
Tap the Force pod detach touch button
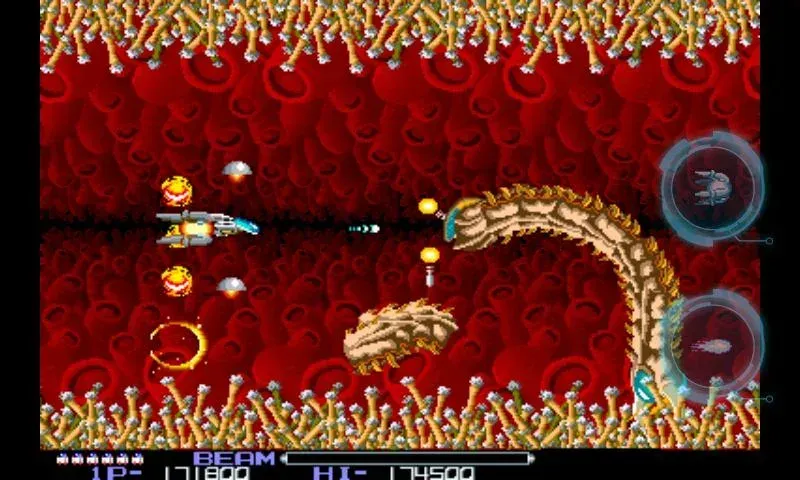(x=712, y=187)
